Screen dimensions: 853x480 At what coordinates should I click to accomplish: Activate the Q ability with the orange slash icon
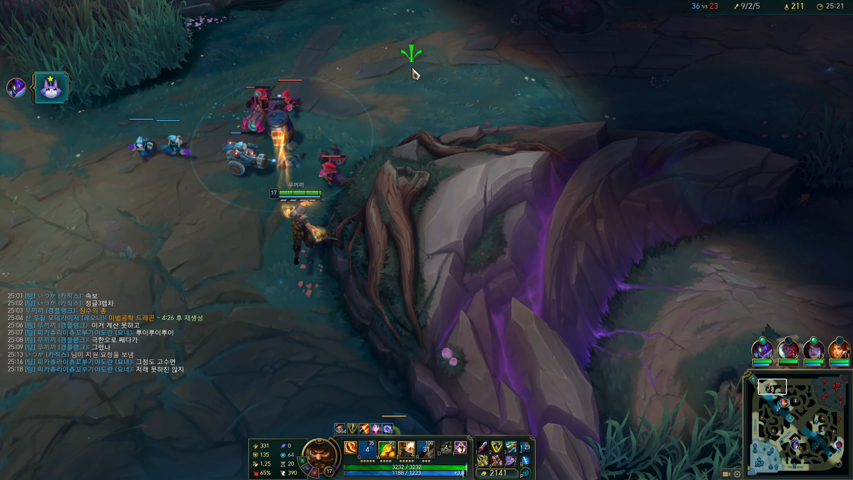click(351, 449)
